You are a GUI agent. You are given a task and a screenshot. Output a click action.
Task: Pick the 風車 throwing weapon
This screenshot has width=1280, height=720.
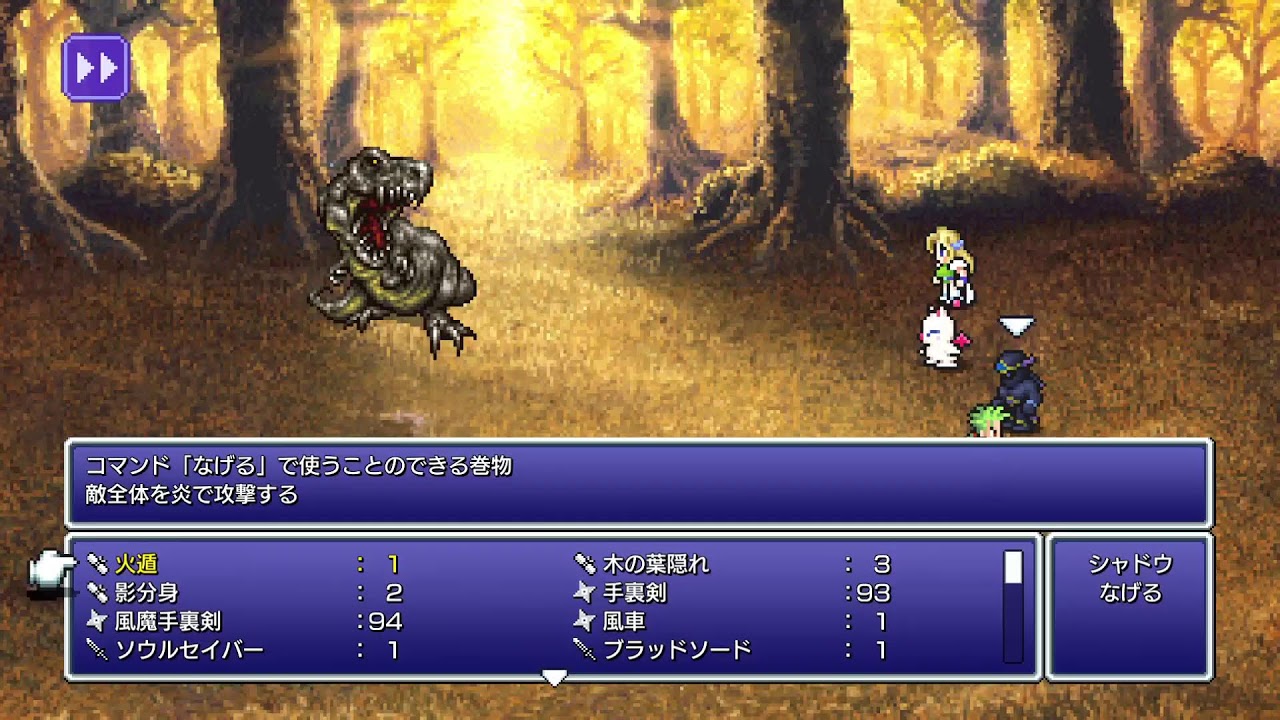[x=623, y=622]
